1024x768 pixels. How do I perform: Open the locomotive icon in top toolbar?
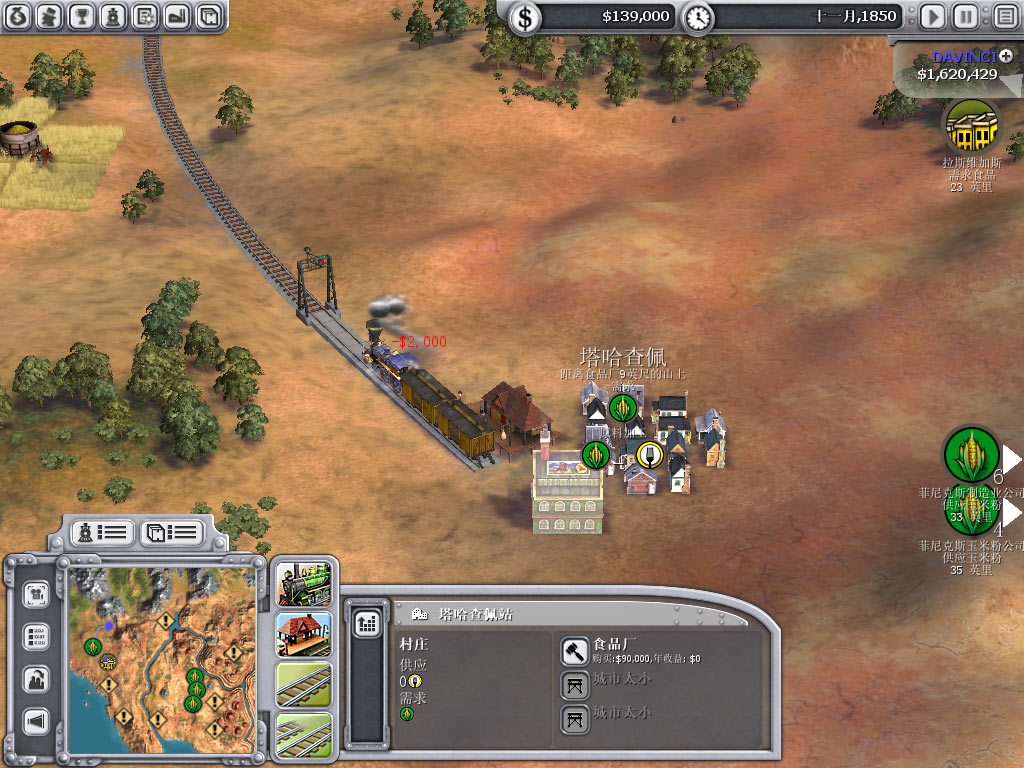tap(113, 16)
